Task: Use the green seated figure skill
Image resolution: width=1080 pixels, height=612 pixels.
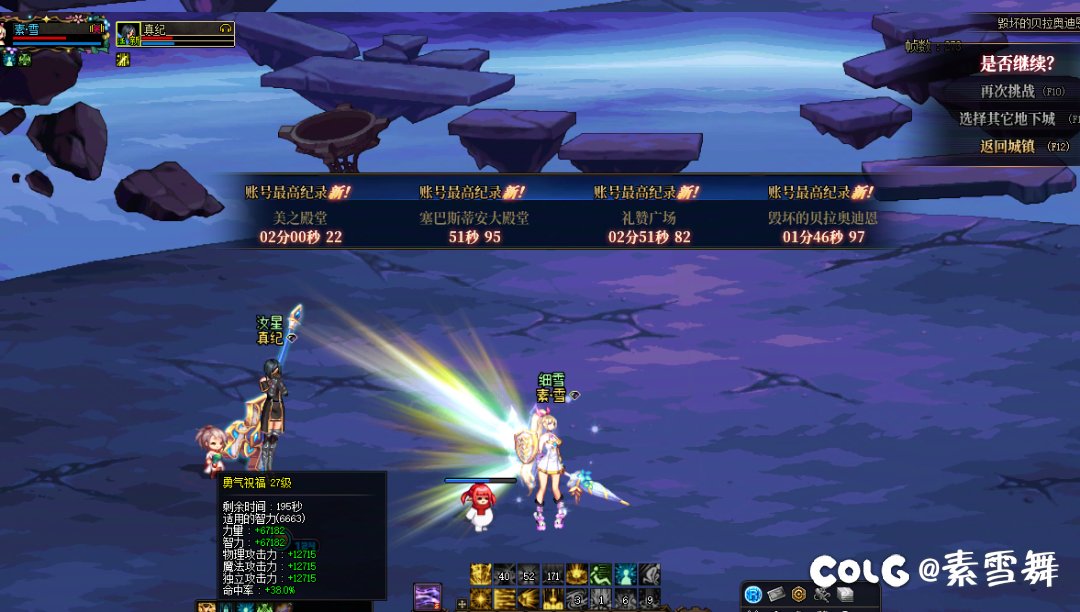Action: (601, 574)
